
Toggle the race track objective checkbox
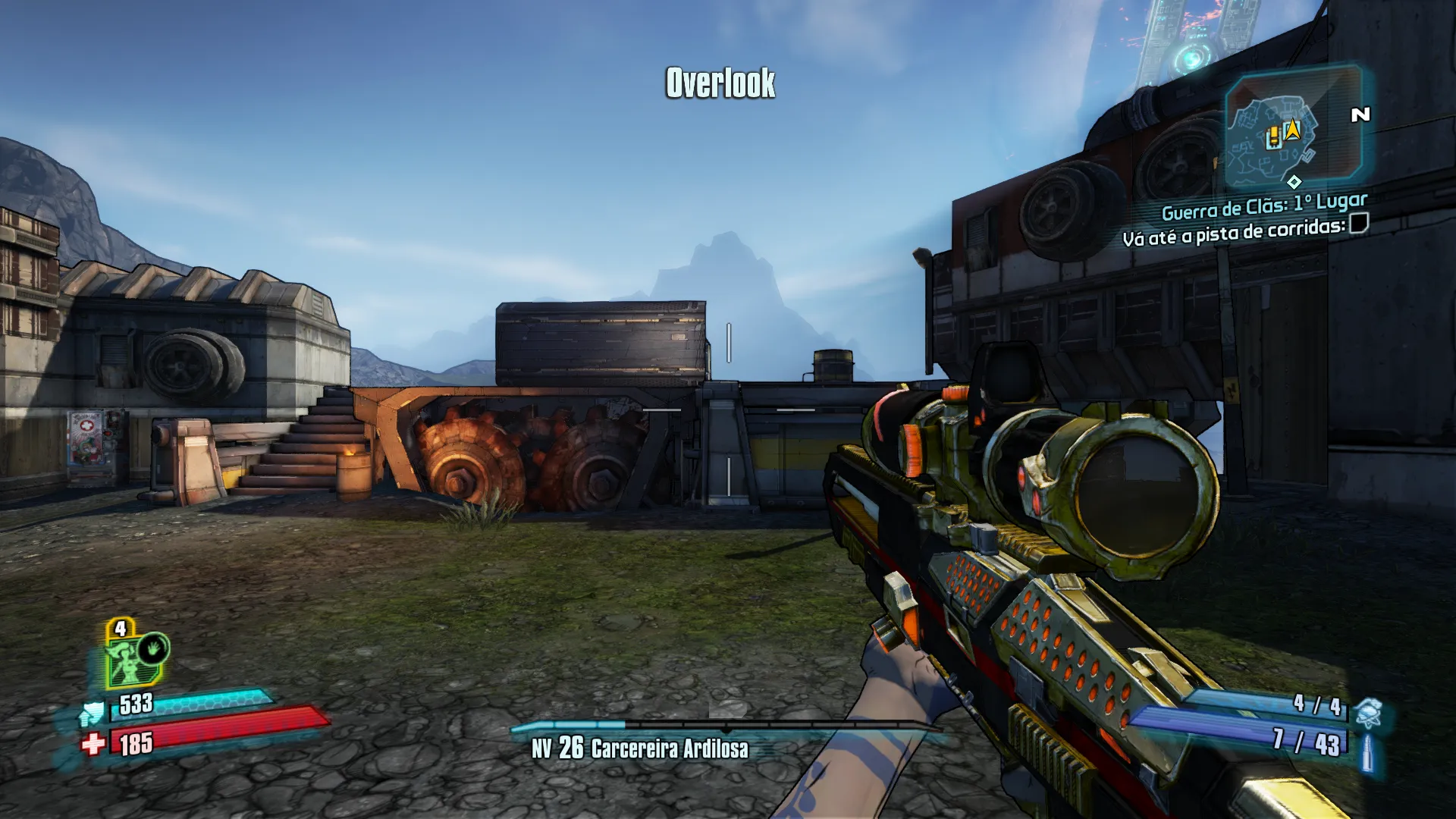1359,224
